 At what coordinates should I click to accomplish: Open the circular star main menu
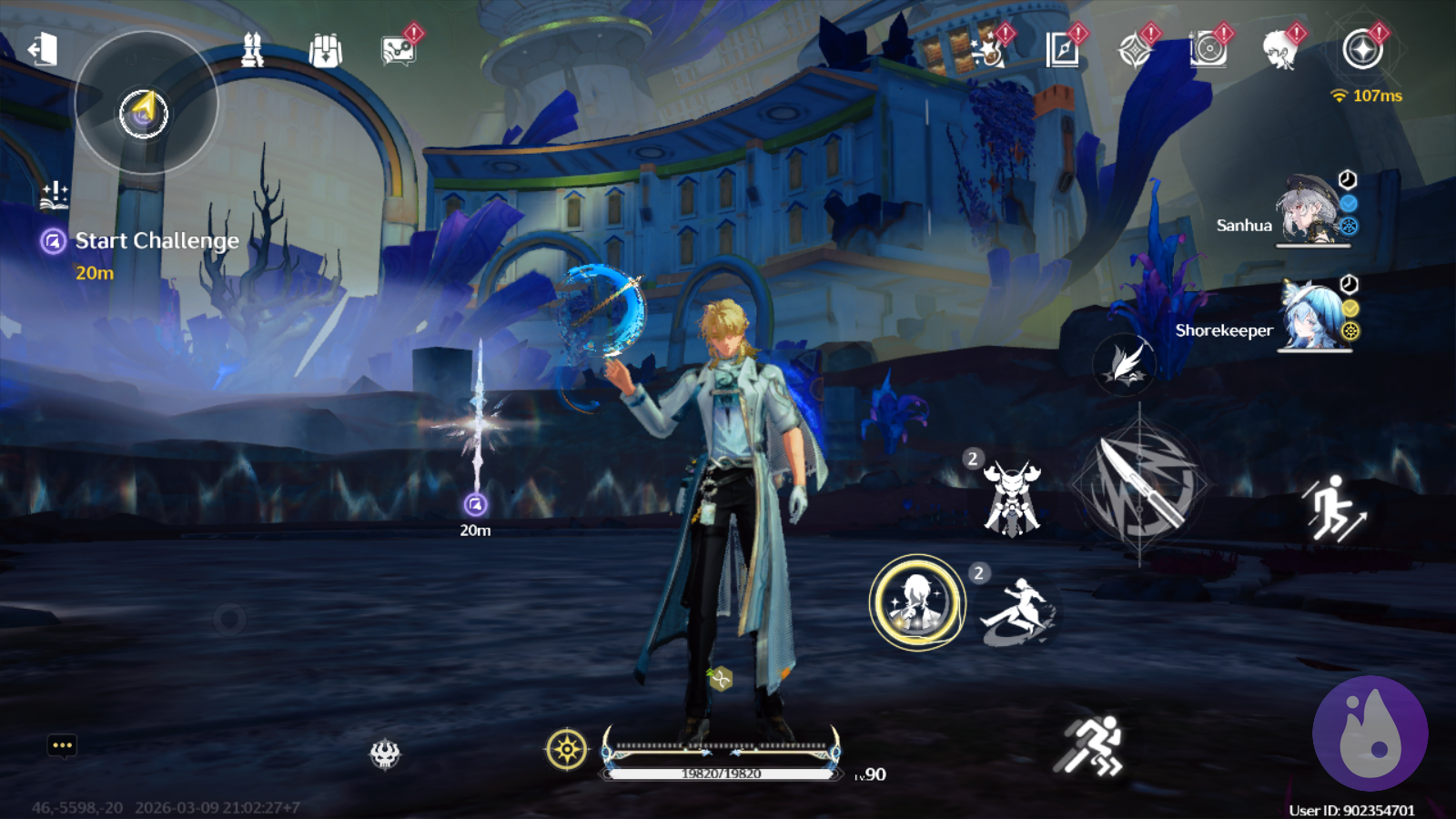click(x=1362, y=50)
